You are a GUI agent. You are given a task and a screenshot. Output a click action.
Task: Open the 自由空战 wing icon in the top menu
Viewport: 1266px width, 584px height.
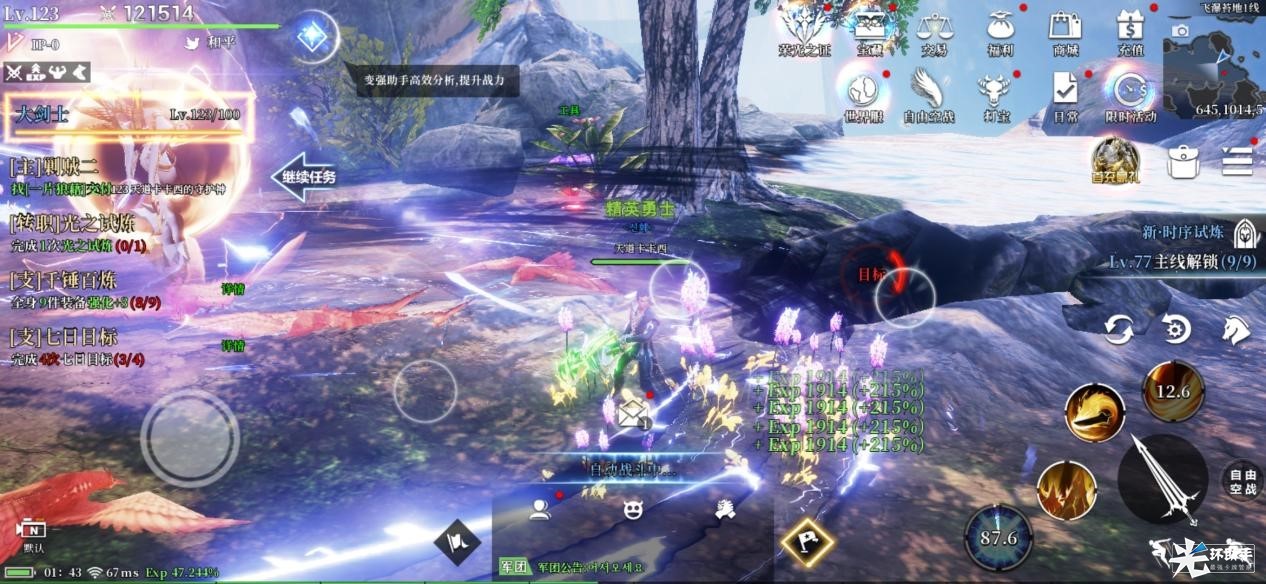929,93
